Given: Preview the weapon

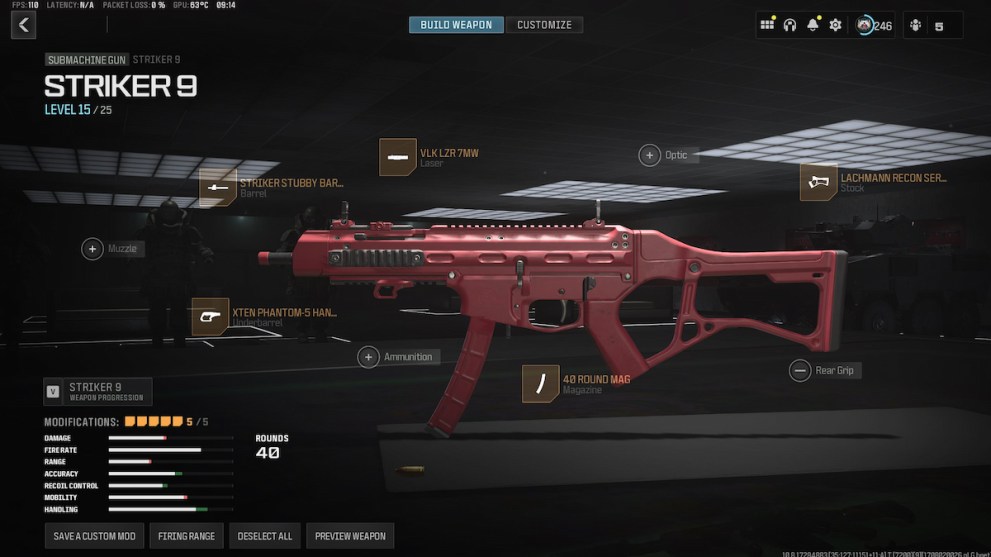Looking at the screenshot, I should [x=350, y=536].
